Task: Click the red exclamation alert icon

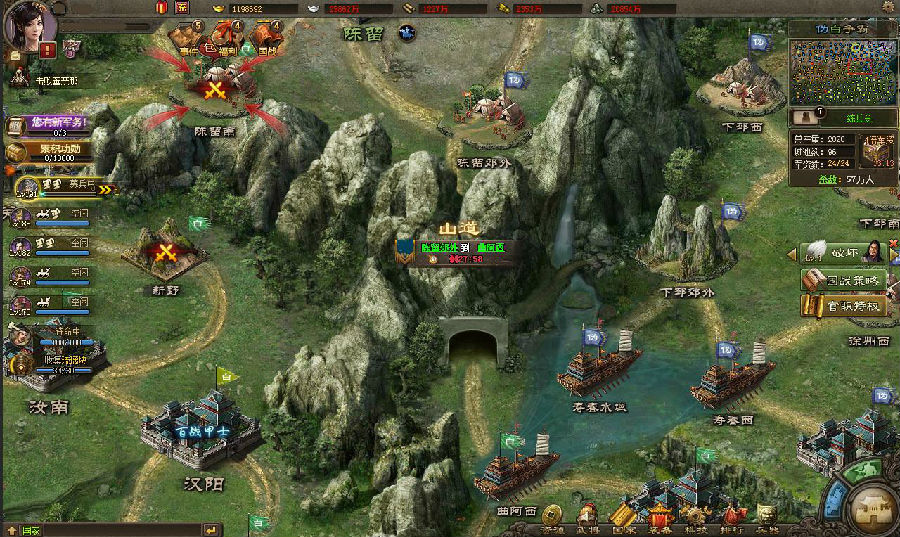Action: pyautogui.click(x=47, y=48)
